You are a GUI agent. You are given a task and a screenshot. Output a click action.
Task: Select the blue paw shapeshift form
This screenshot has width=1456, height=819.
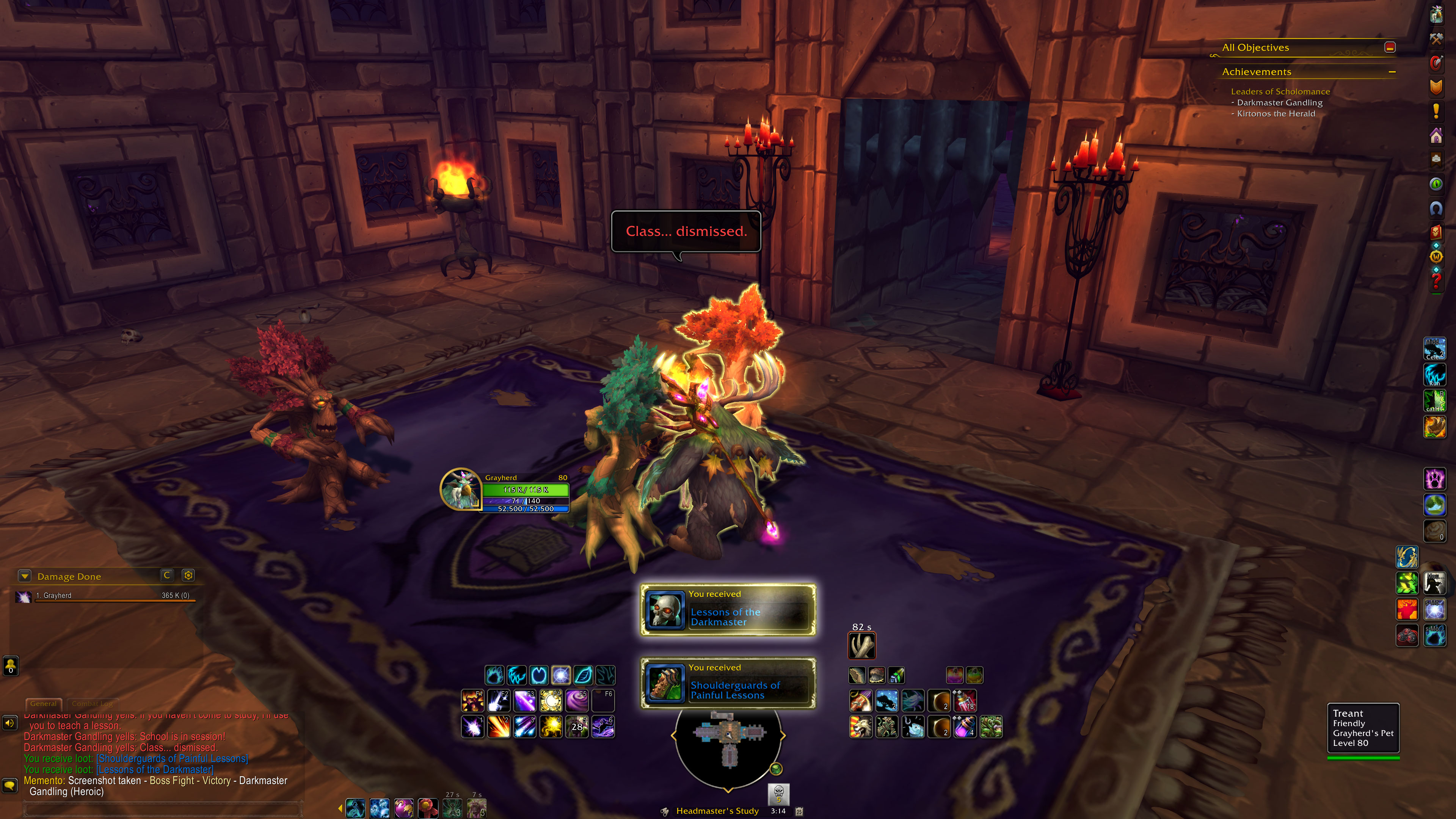coord(494,675)
